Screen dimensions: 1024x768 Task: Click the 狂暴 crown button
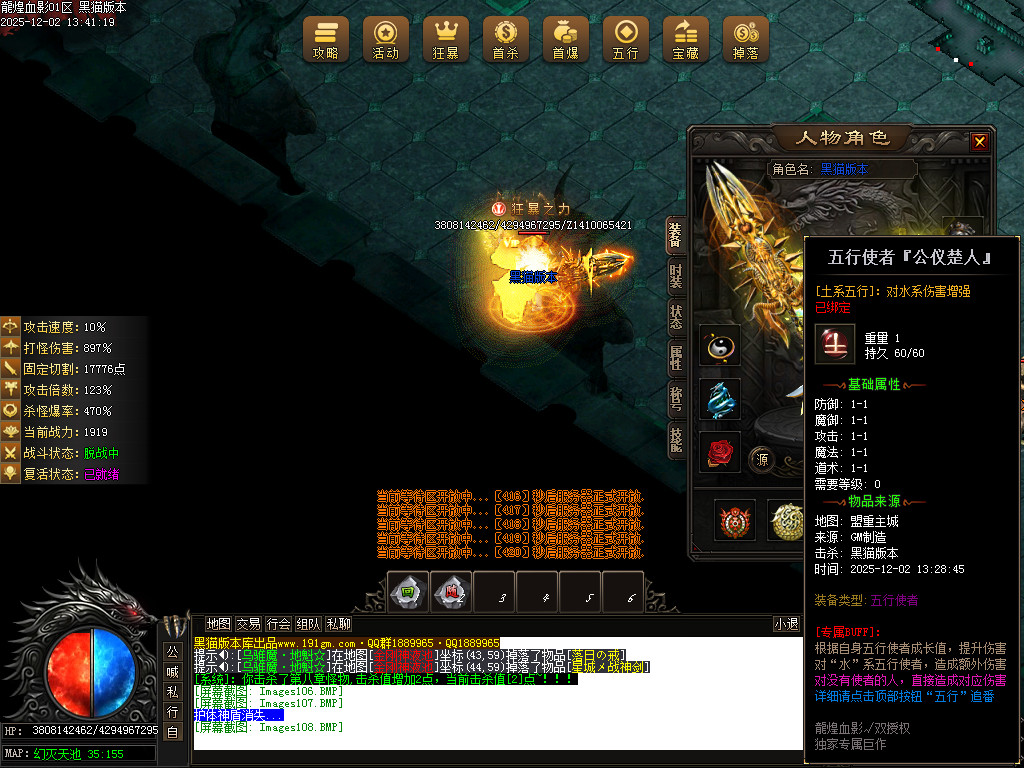pyautogui.click(x=446, y=39)
